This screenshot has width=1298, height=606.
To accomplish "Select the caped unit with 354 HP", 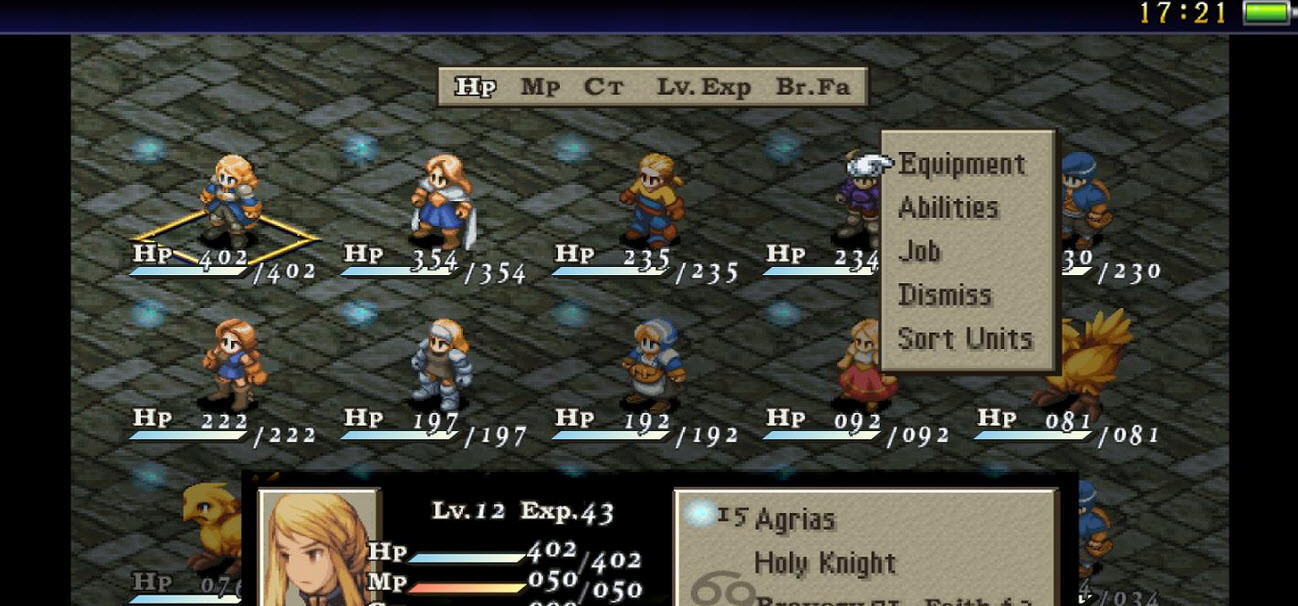I will (x=442, y=200).
